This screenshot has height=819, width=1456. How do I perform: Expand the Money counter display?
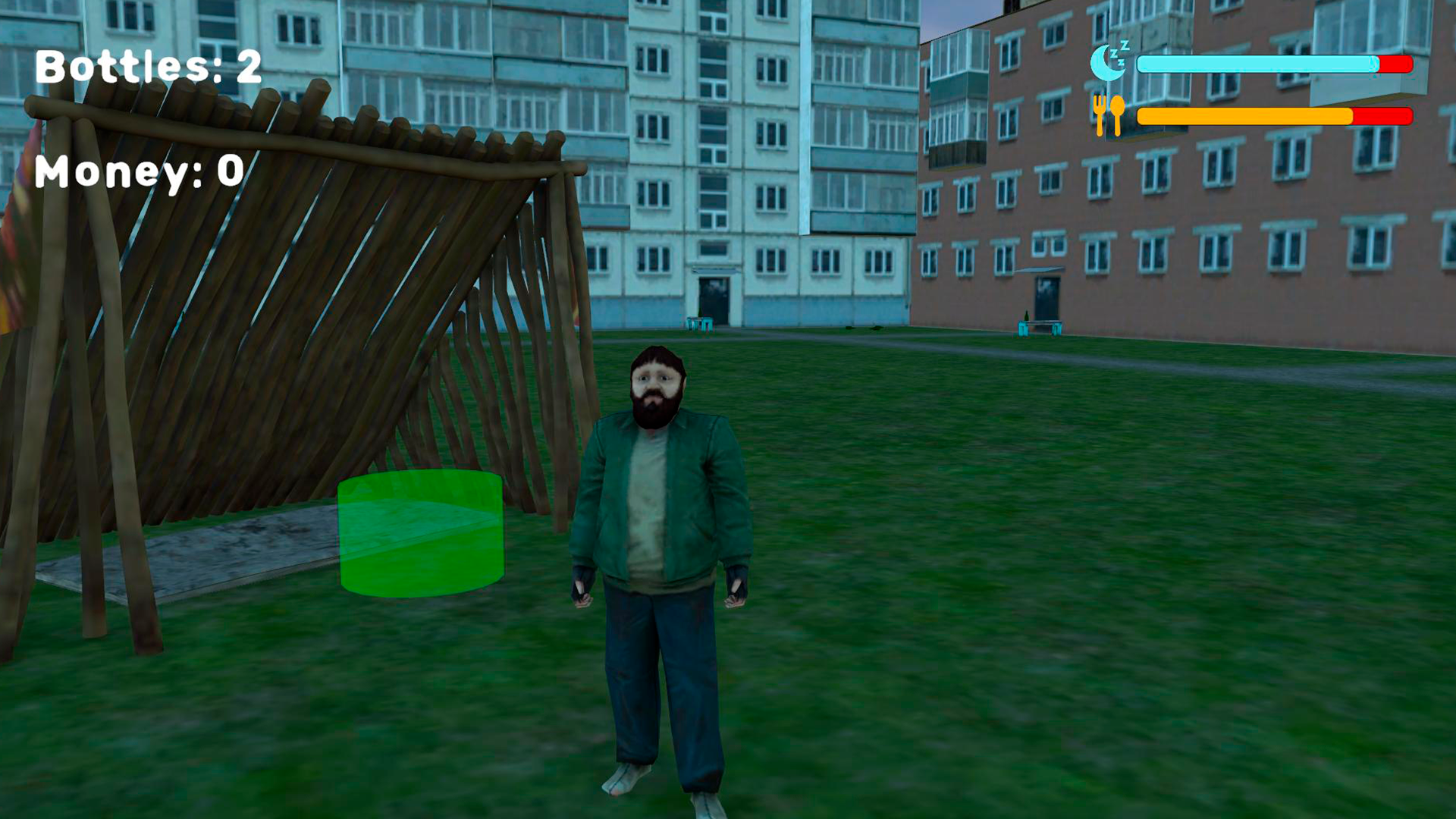tap(140, 171)
